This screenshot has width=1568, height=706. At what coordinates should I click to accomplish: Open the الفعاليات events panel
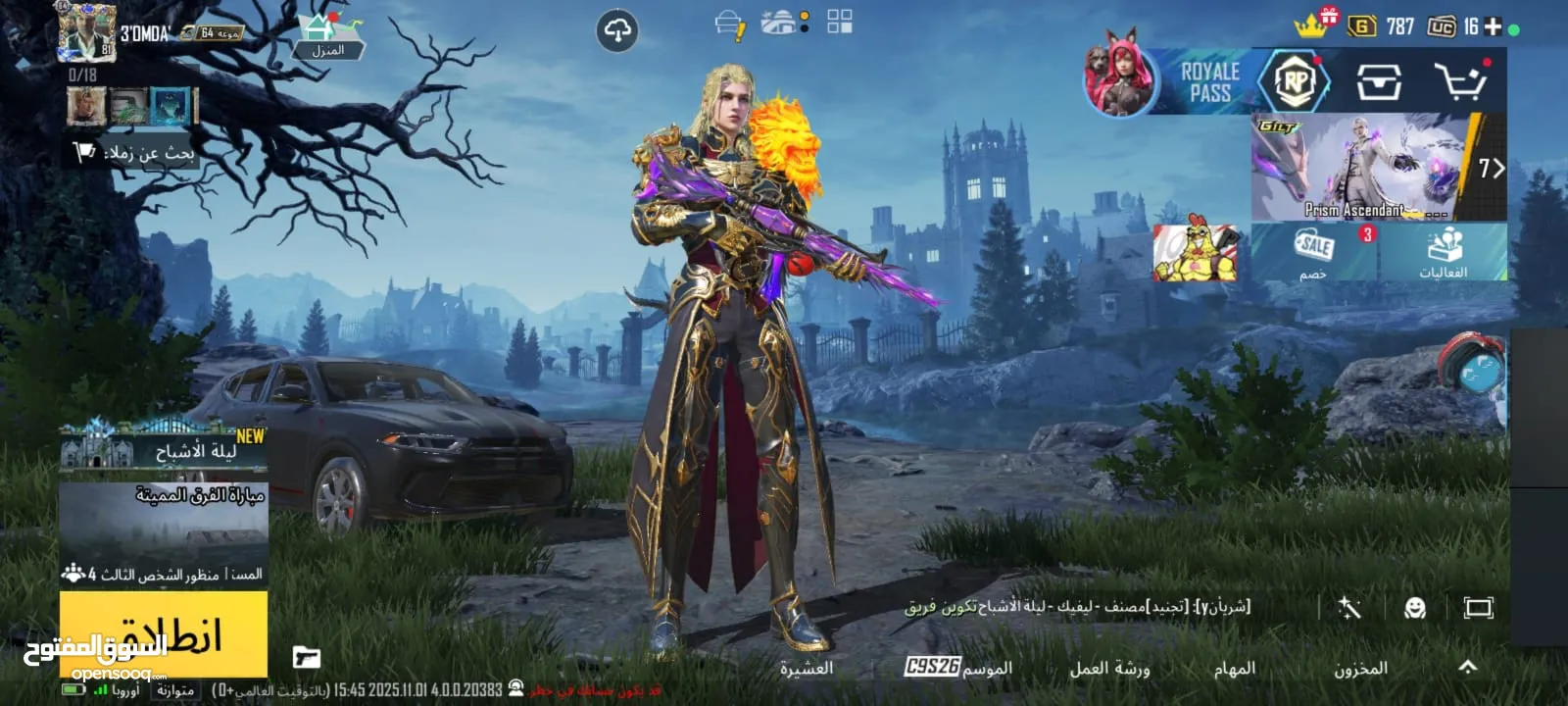(x=1443, y=252)
